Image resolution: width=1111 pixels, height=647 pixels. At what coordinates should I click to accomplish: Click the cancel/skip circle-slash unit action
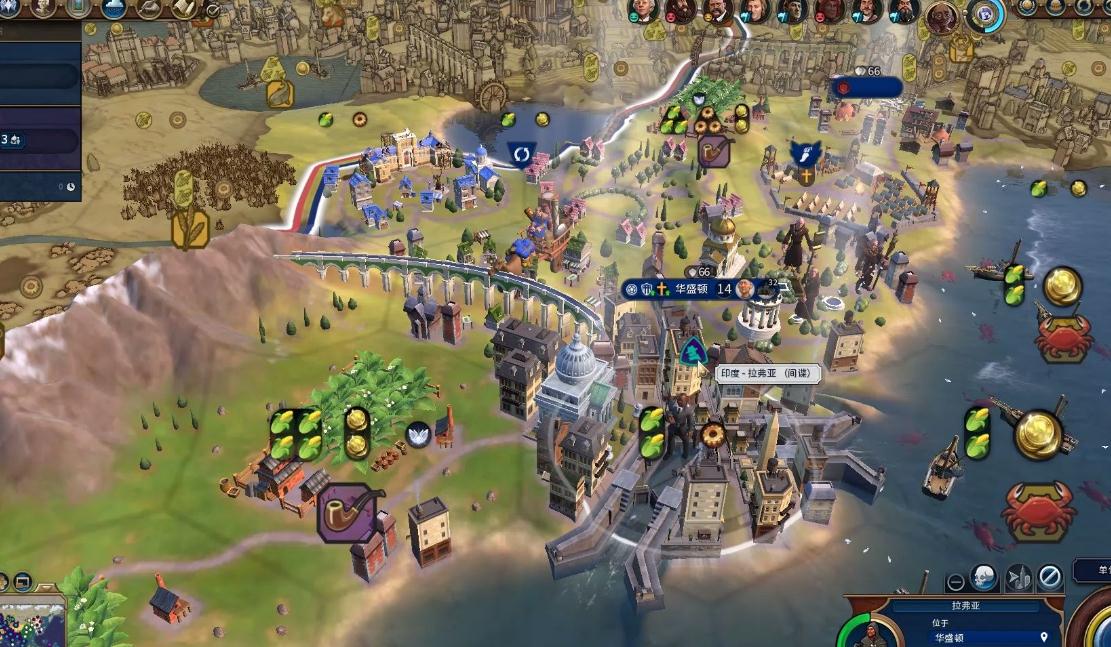(1049, 577)
